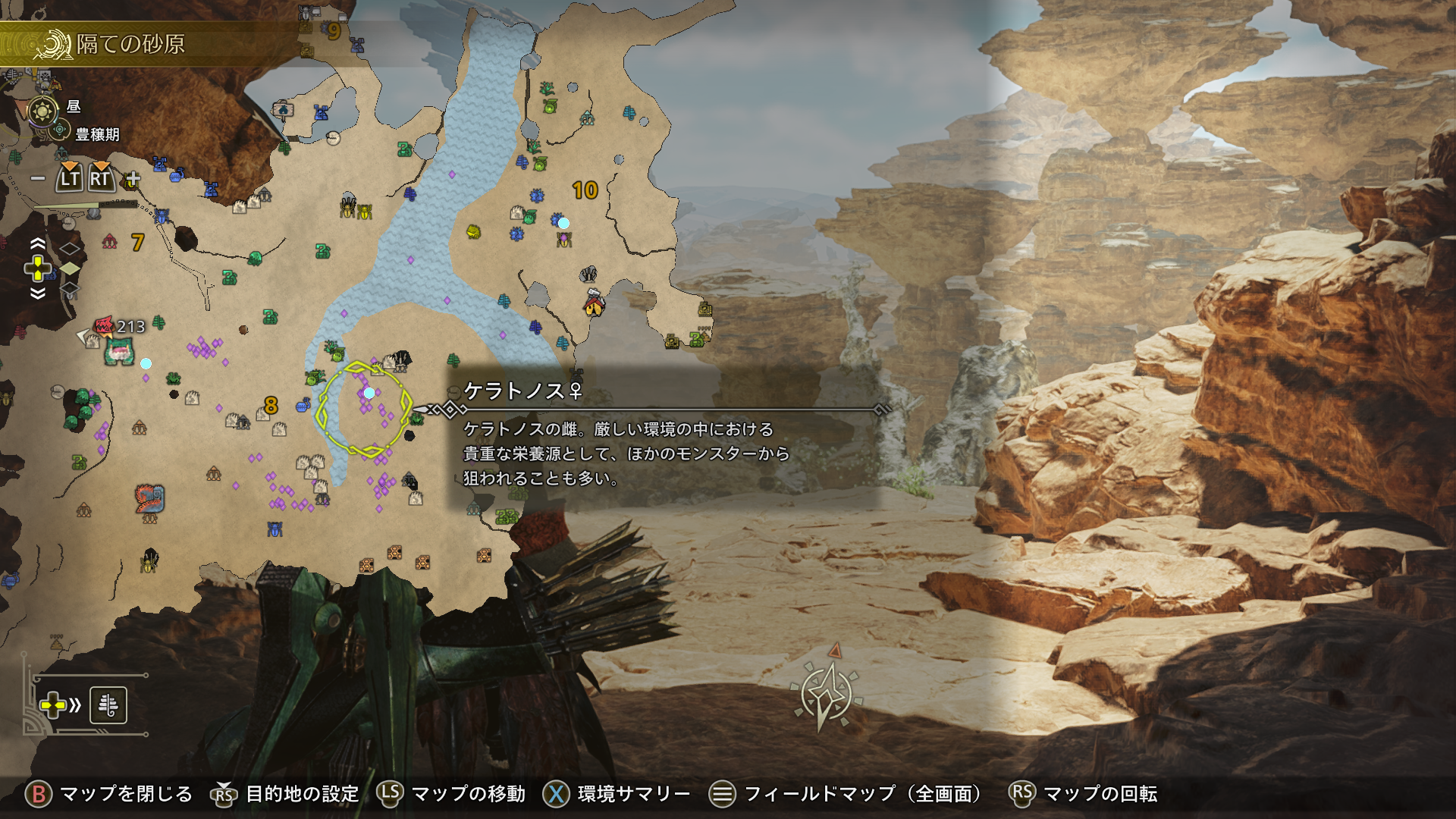Click the signboard marker by the northwest pond

point(283,110)
